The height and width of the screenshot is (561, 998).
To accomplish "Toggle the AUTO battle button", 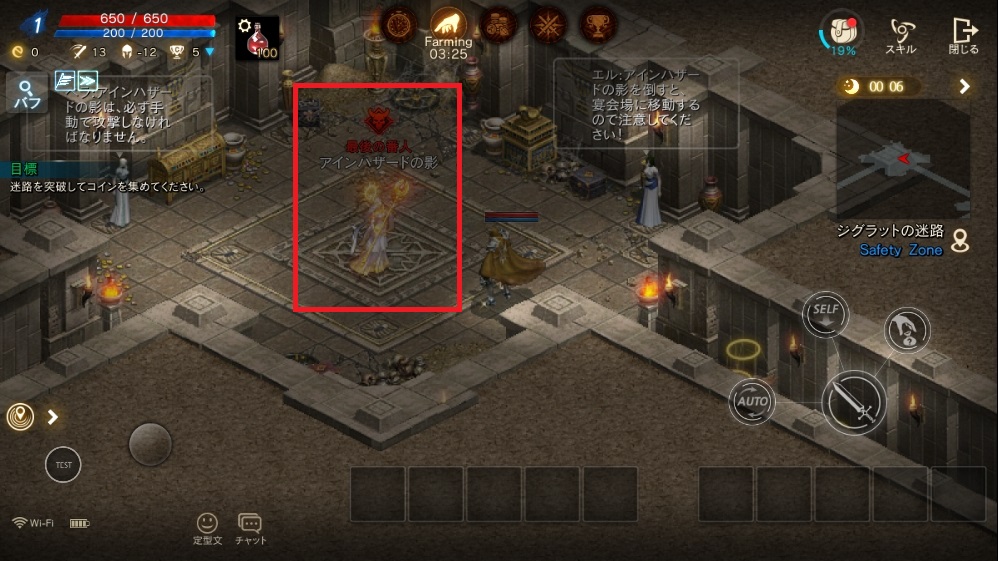I will click(x=752, y=402).
